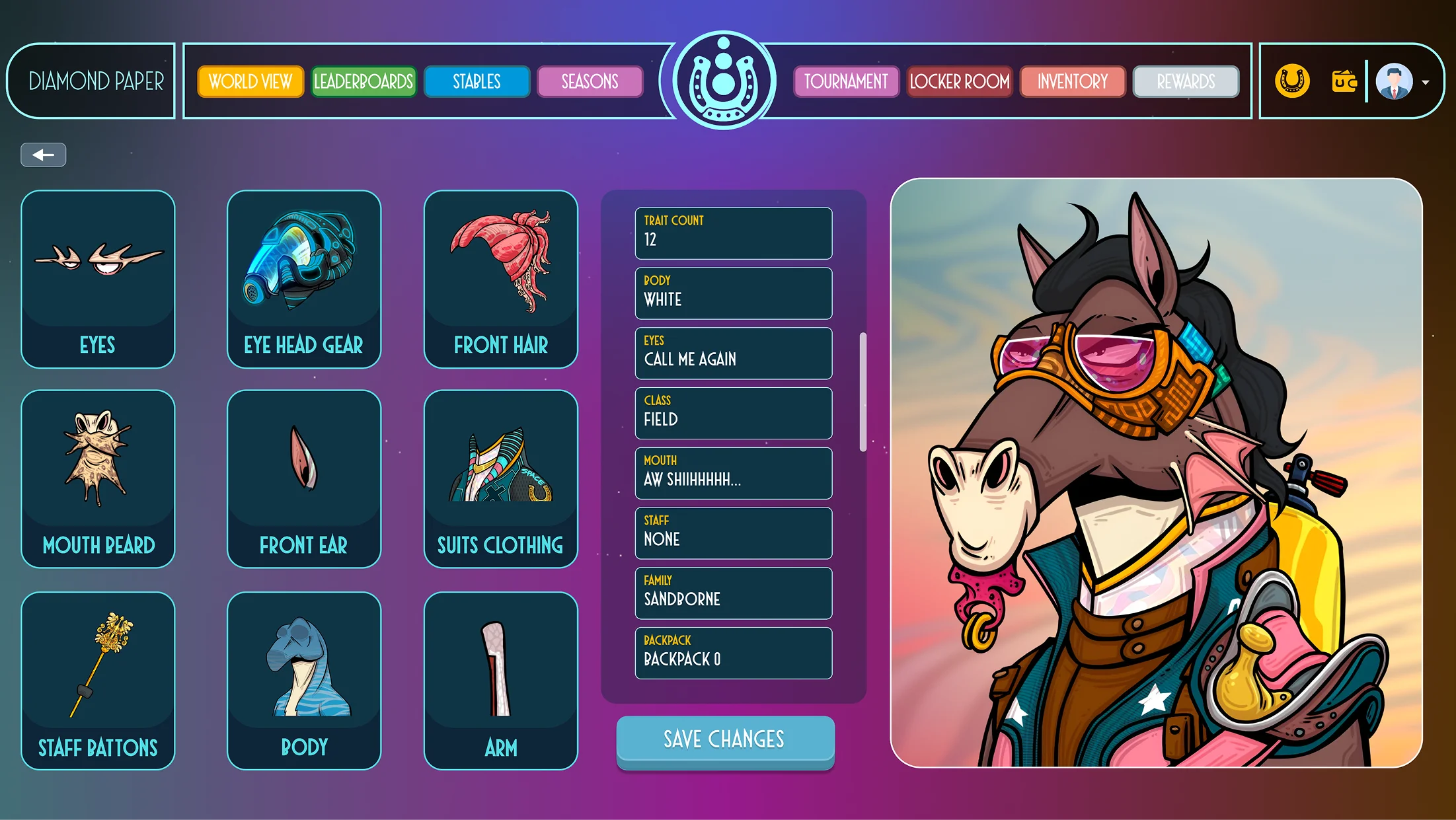Choose the Suits Clothing category
This screenshot has height=820, width=1456.
500,478
